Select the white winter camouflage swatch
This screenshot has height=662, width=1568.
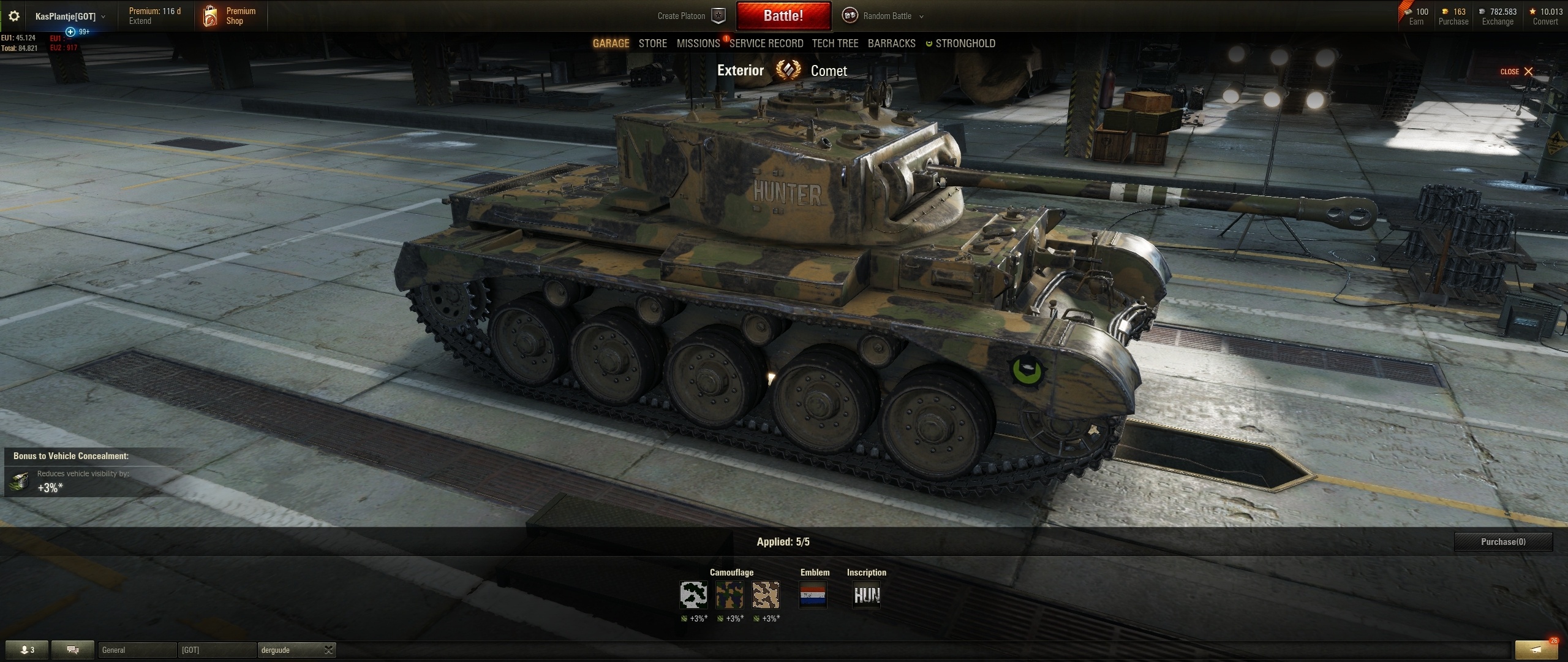(693, 595)
